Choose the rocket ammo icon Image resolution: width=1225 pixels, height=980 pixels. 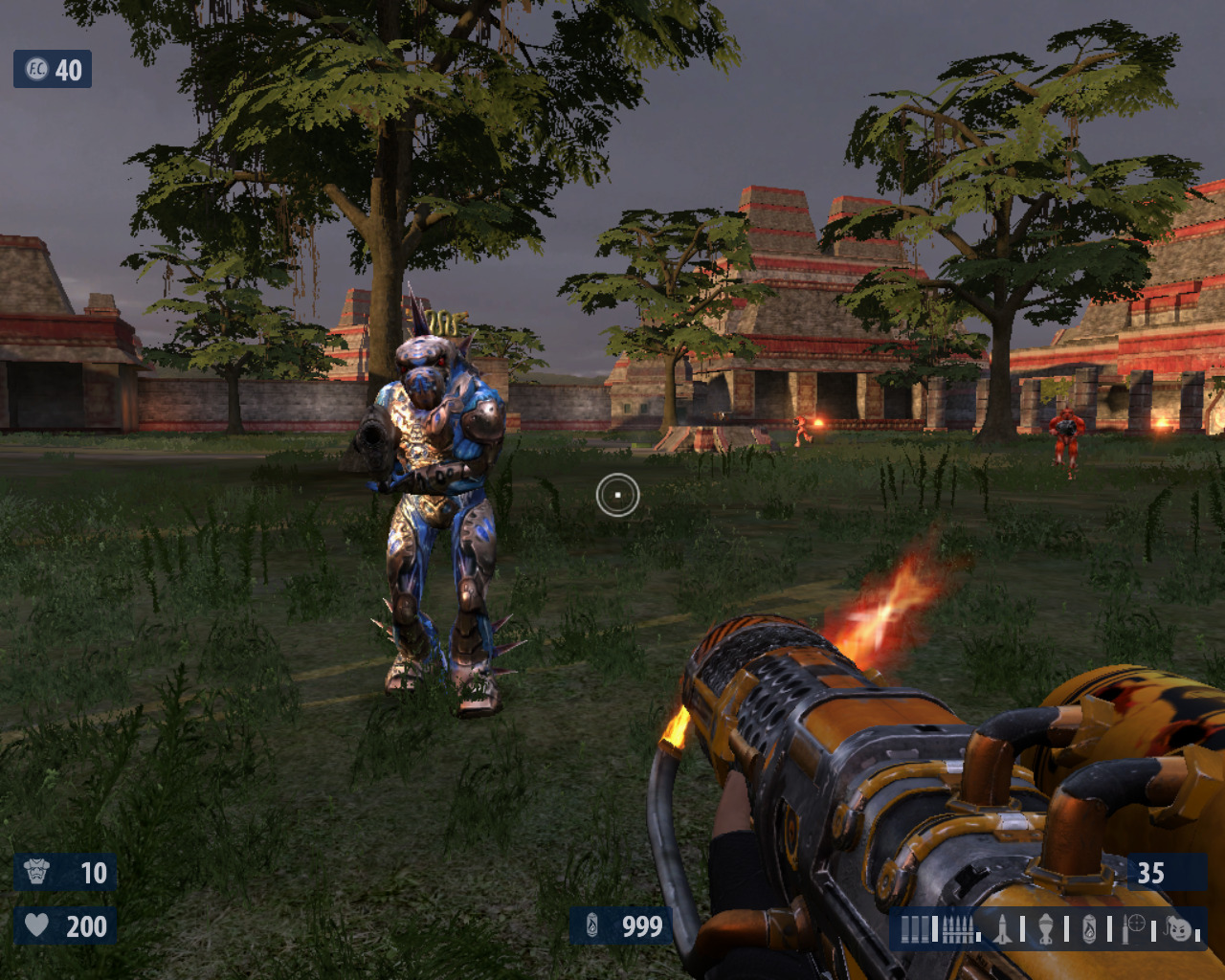[1002, 928]
